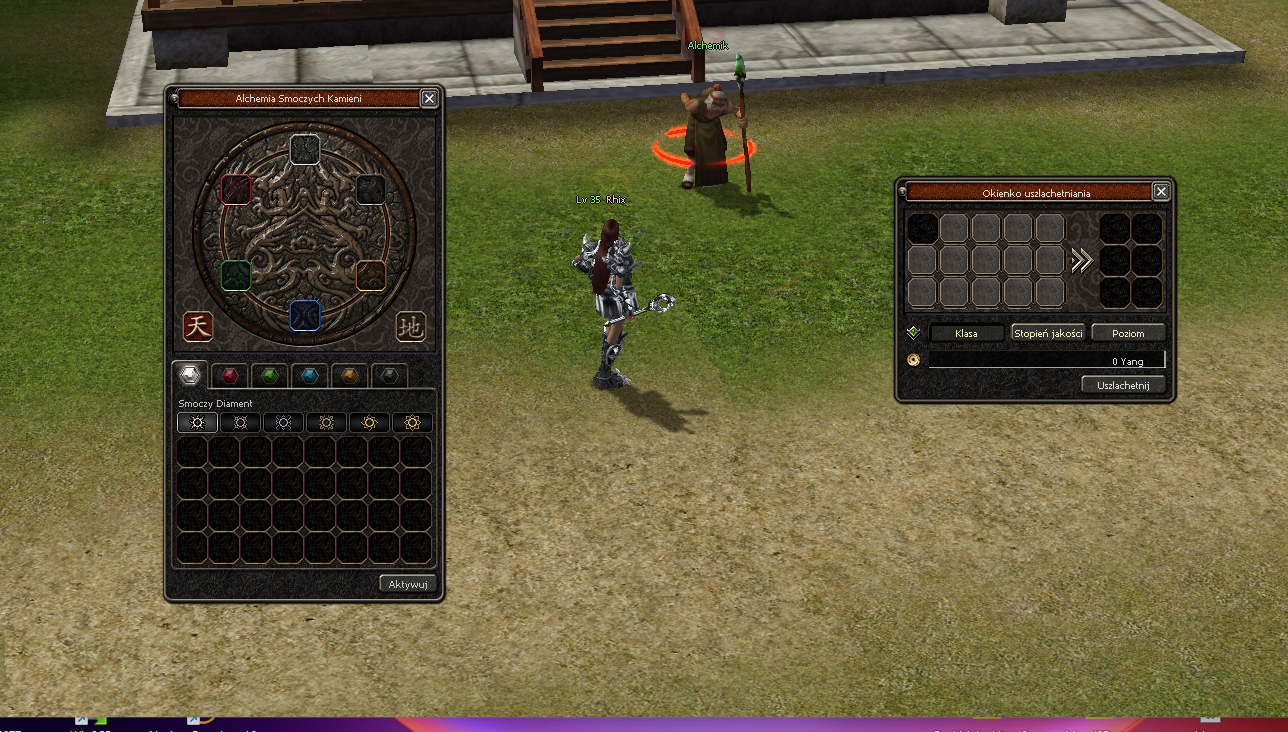1288x732 pixels.
Task: Select the Klasa refinement option
Action: [966, 333]
